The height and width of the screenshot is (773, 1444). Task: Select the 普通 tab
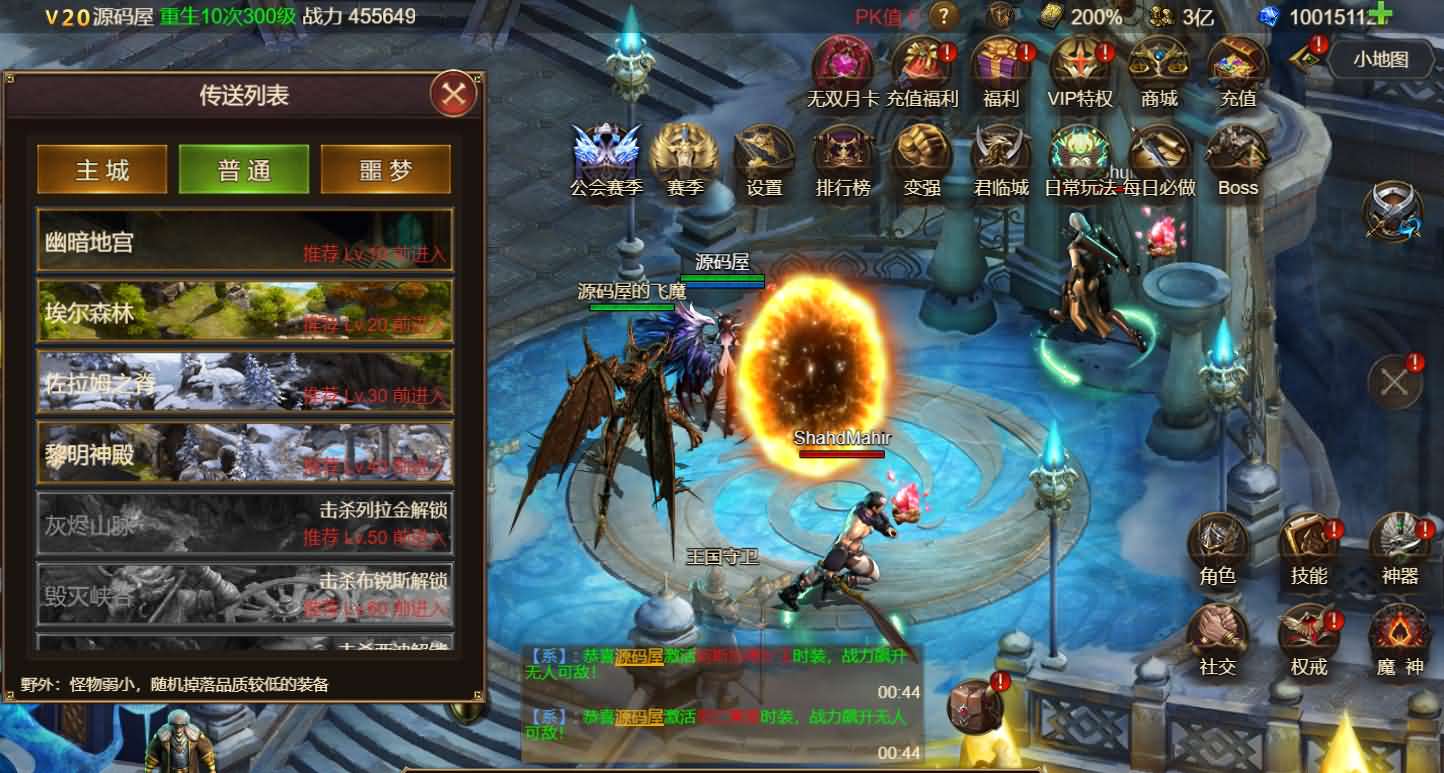tap(244, 169)
